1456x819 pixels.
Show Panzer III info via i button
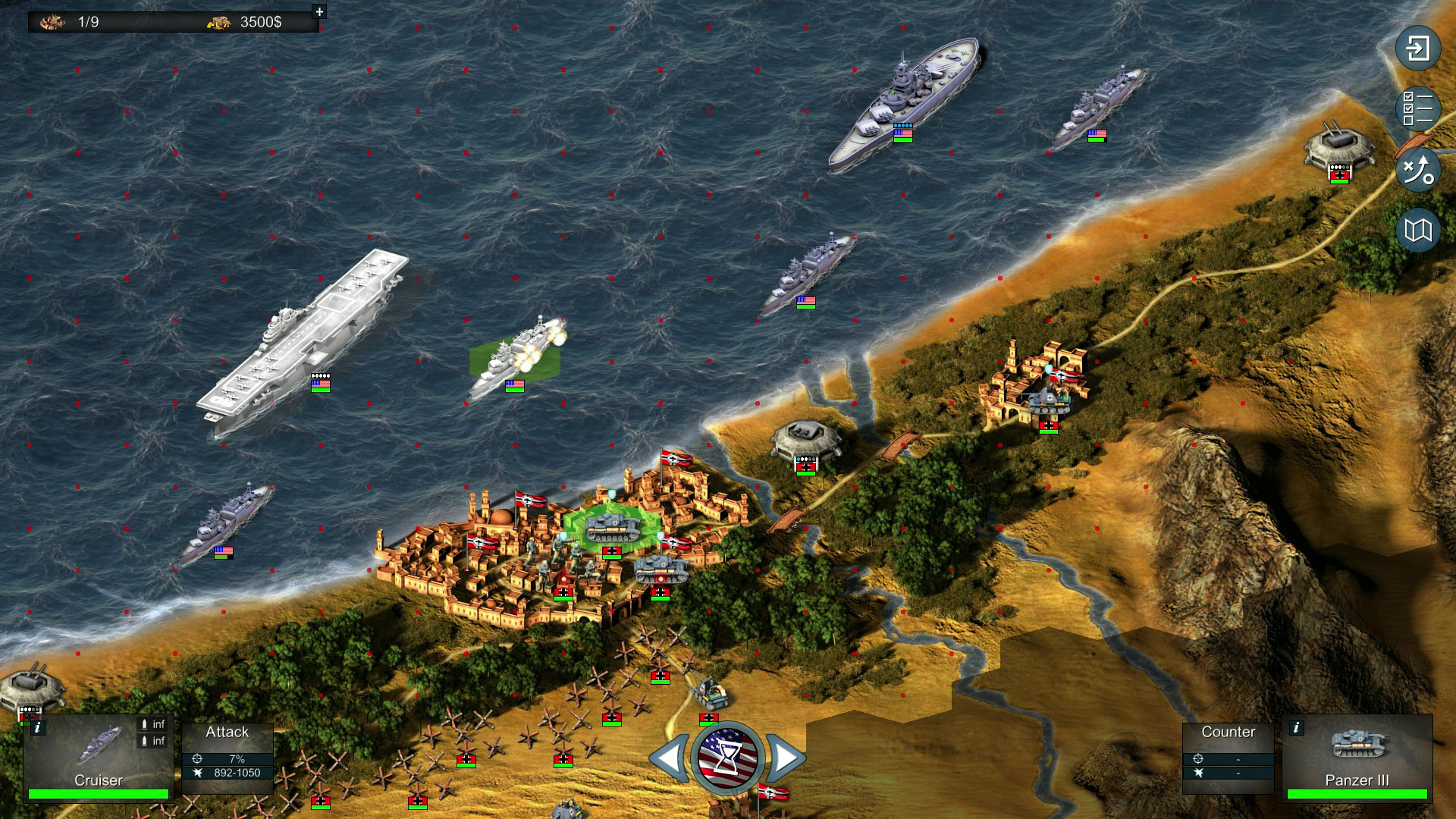[x=1297, y=728]
